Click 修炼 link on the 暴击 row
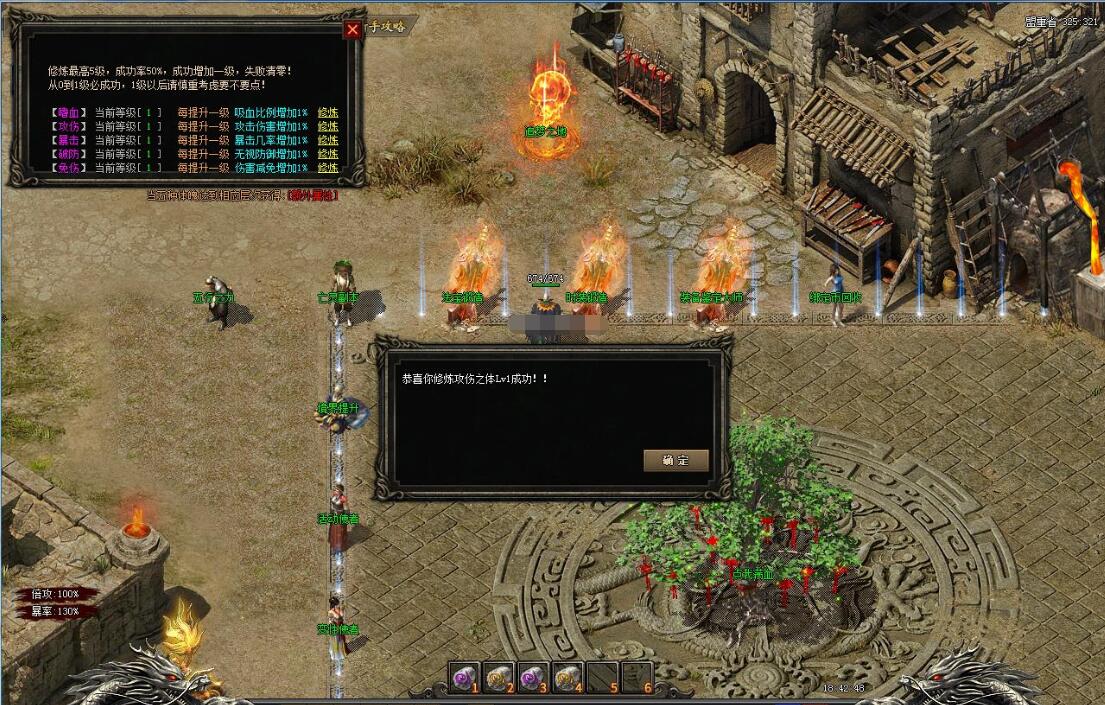Screen dimensions: 1105x705 (328, 140)
